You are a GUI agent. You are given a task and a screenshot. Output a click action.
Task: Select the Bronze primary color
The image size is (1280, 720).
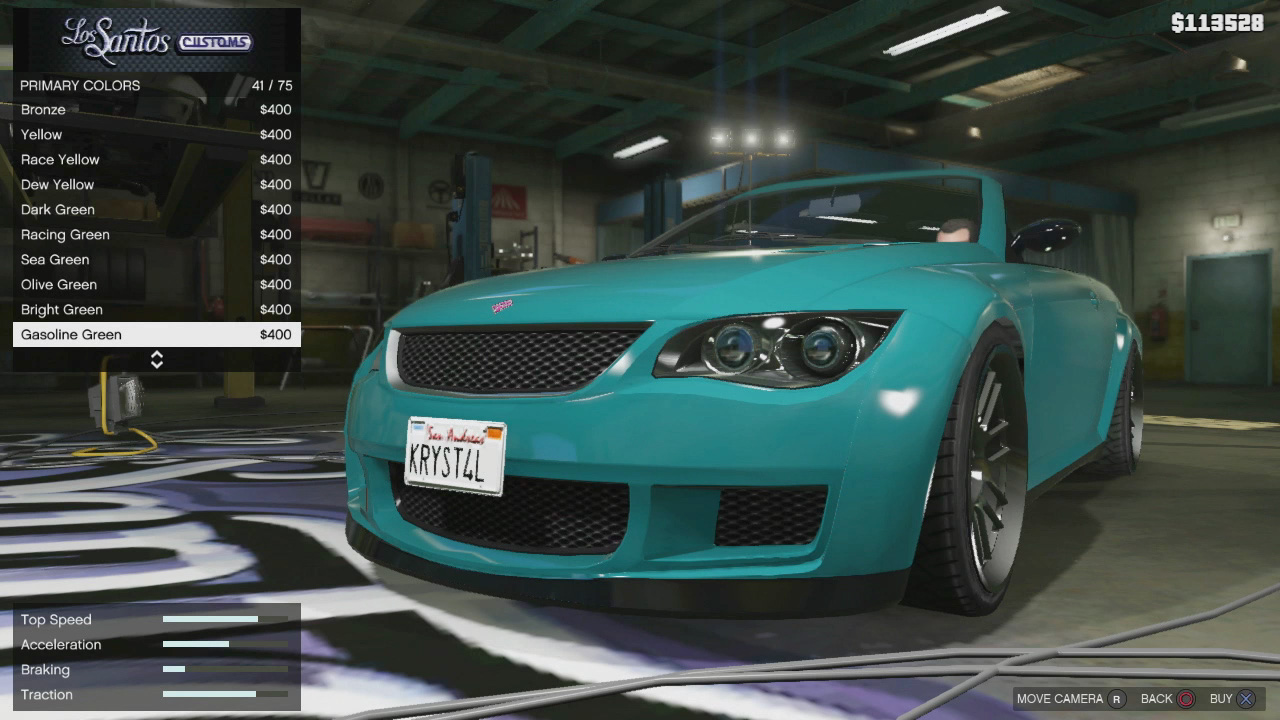[x=156, y=110]
